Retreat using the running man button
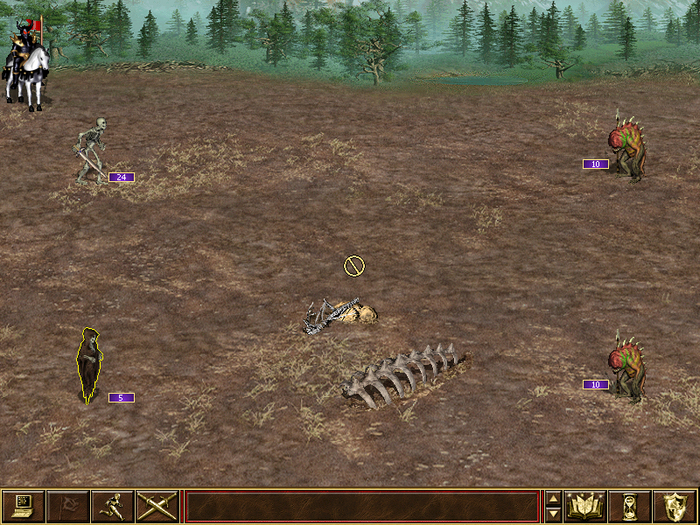The width and height of the screenshot is (700, 525). tap(111, 506)
